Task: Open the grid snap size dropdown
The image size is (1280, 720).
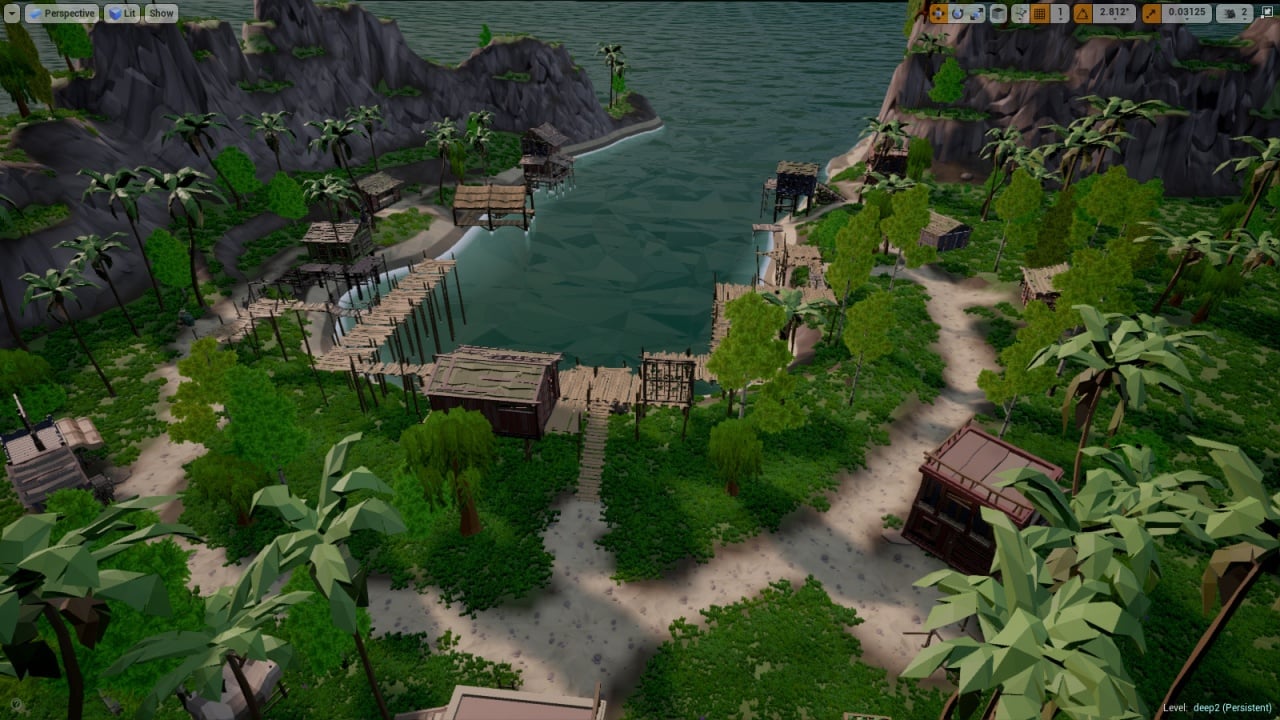Action: coord(1059,13)
